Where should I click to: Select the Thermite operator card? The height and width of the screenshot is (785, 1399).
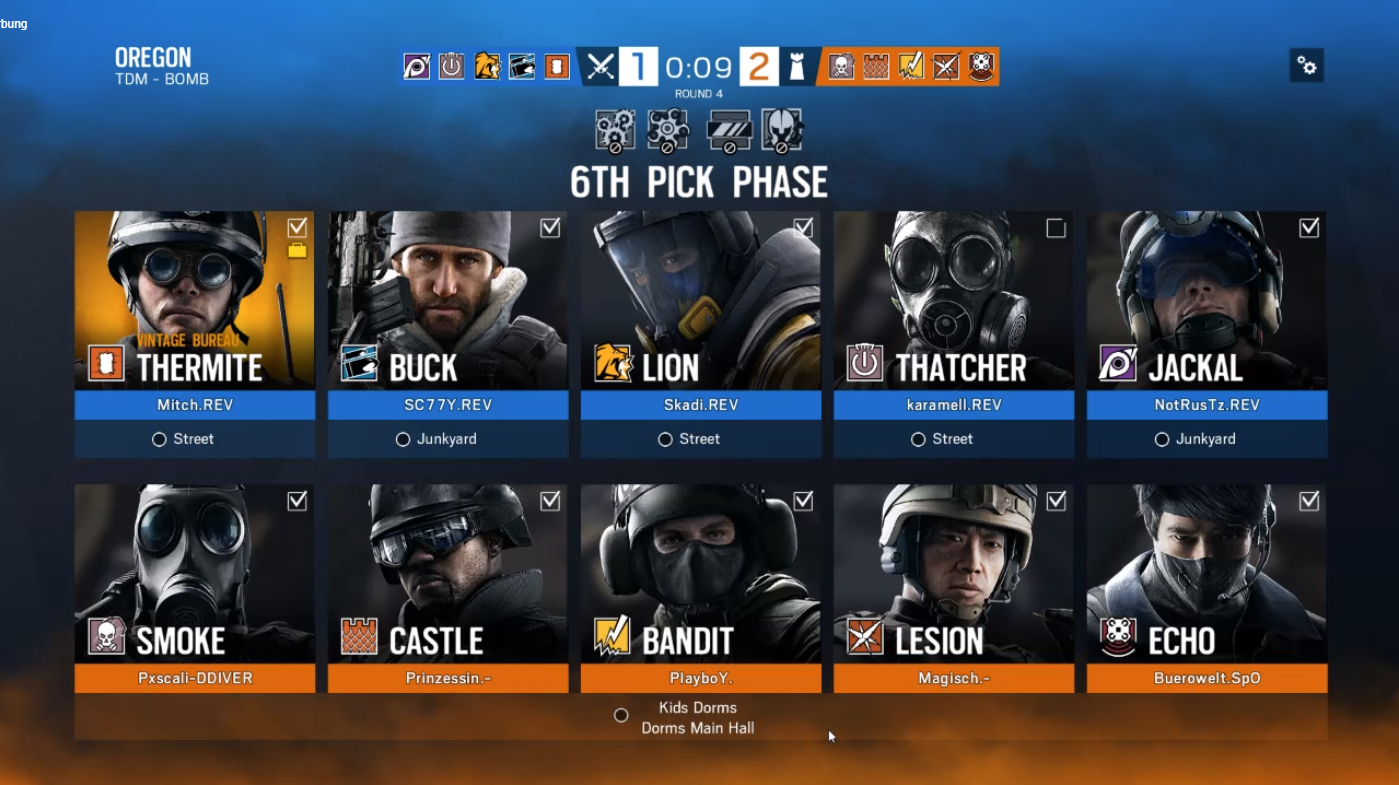pos(194,300)
